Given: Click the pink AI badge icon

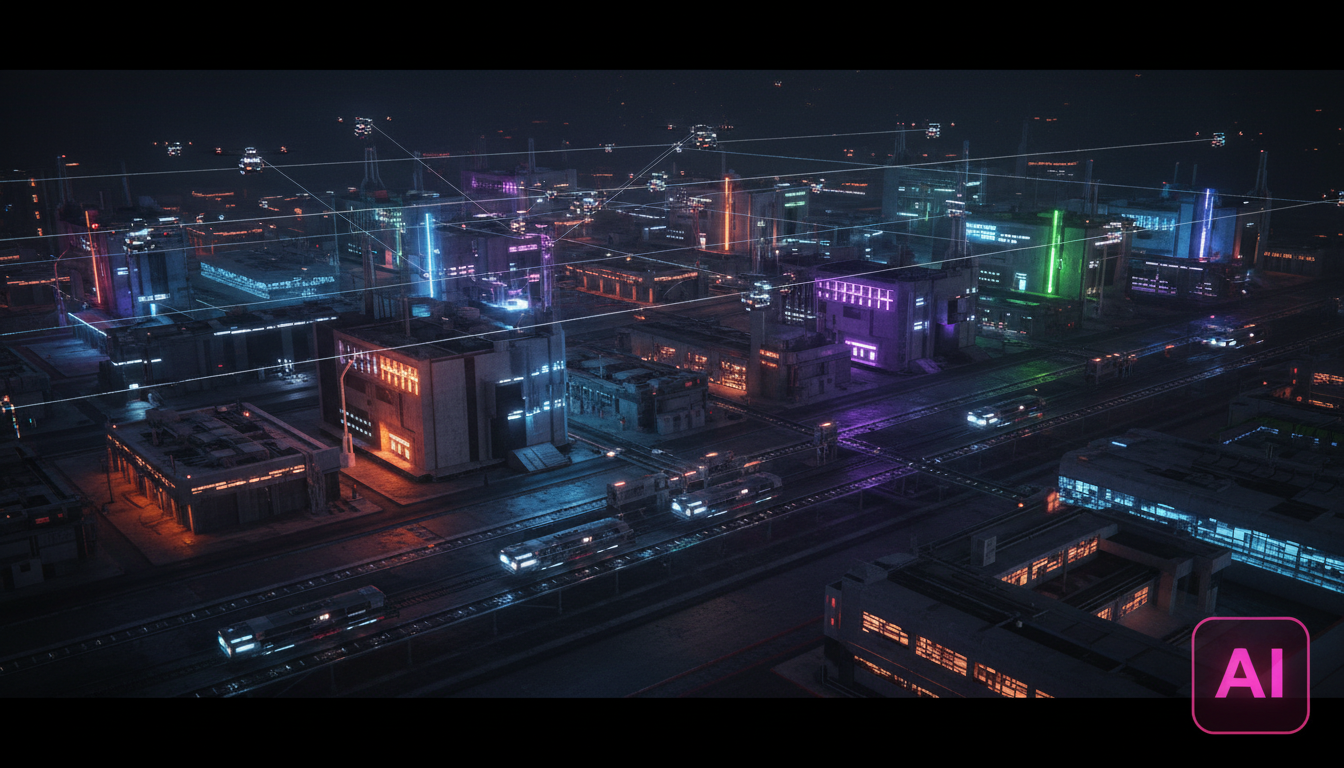Looking at the screenshot, I should tap(1250, 674).
